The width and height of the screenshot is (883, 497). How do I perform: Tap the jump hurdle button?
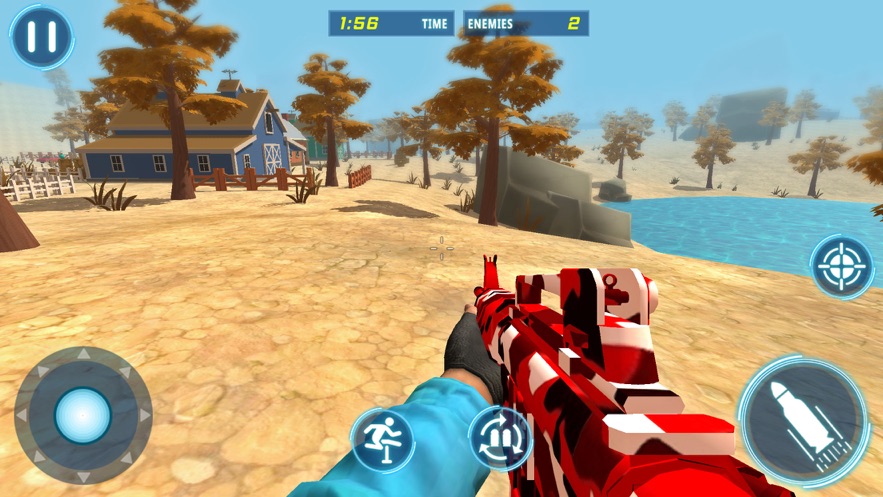[382, 439]
